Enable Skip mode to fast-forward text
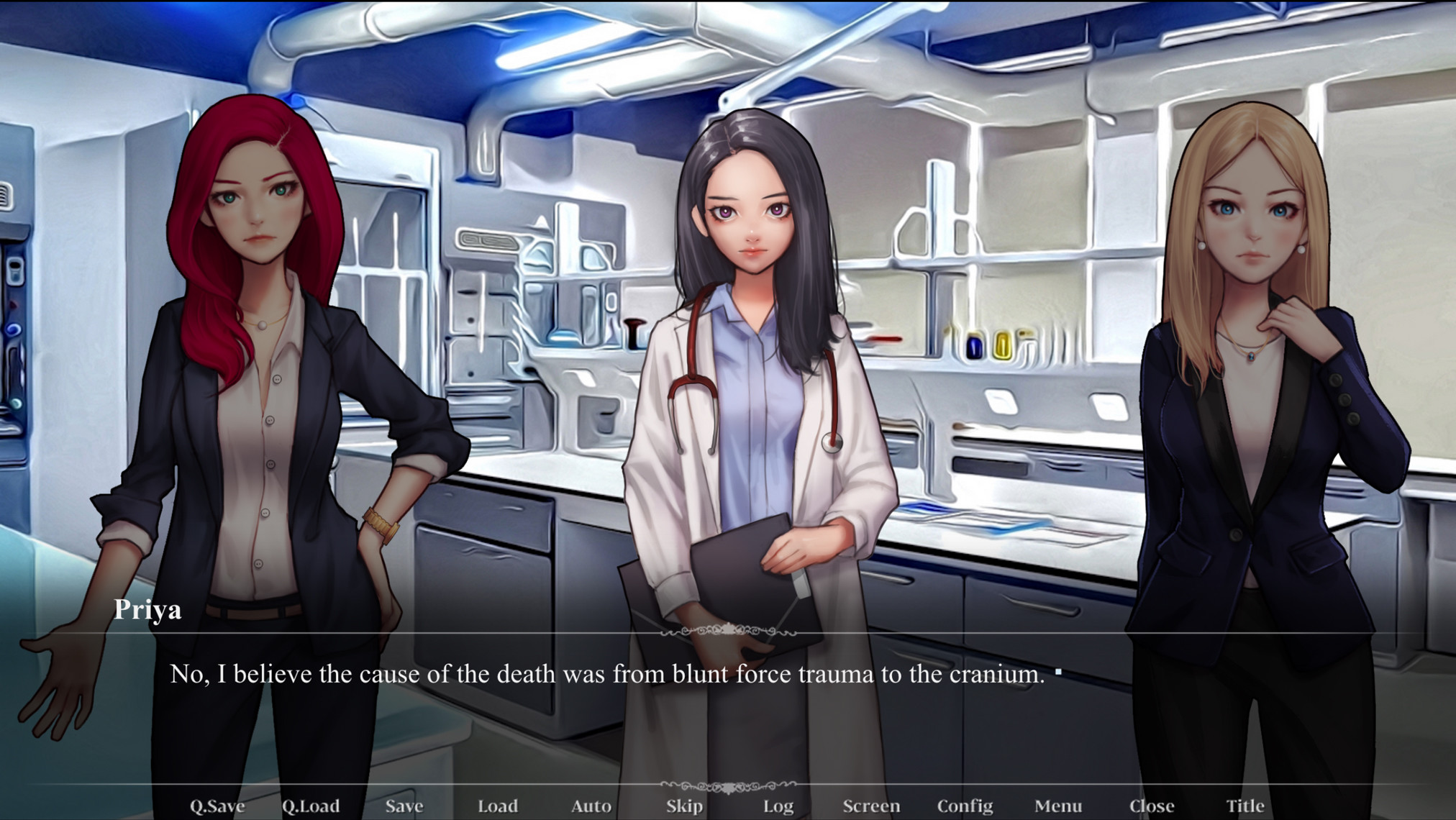Image resolution: width=1456 pixels, height=820 pixels. pos(683,806)
